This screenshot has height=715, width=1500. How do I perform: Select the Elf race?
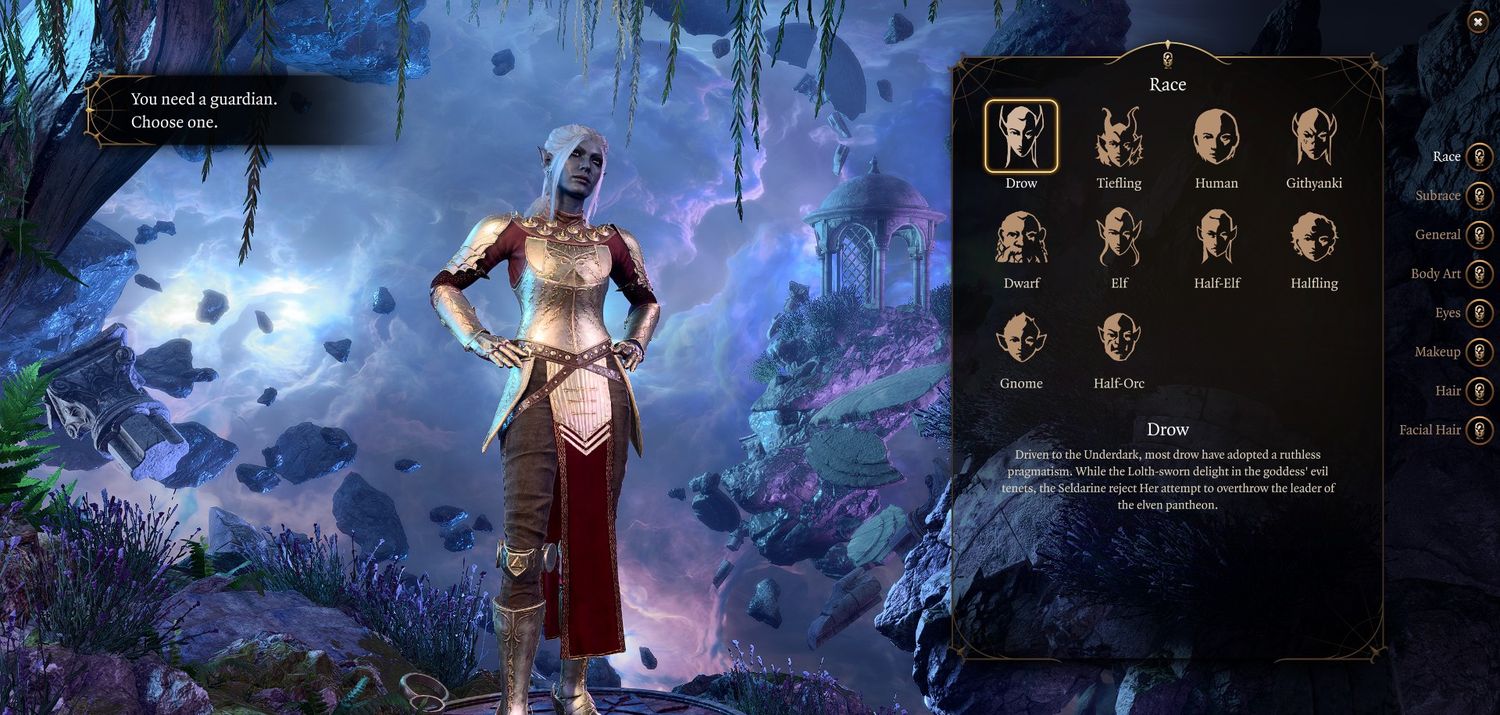(x=1119, y=237)
